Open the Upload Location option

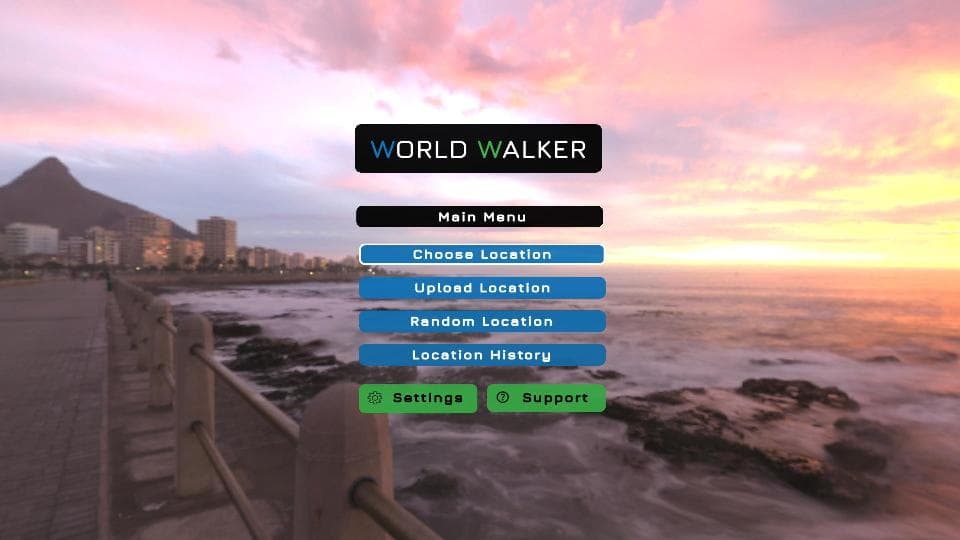tap(482, 288)
